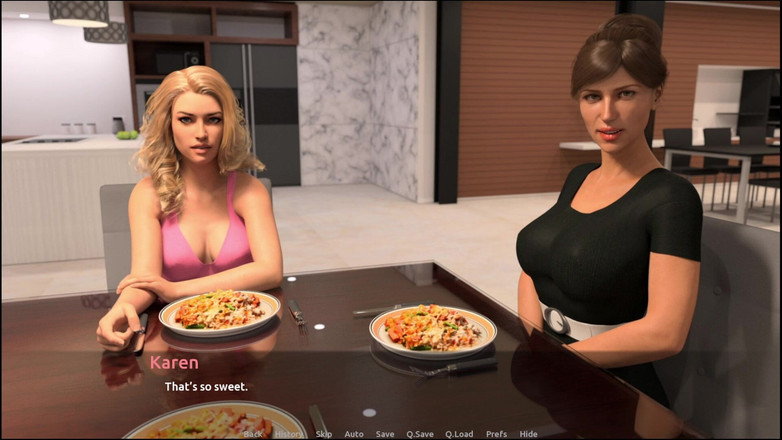This screenshot has height=440, width=782.
Task: Open the Prefs settings menu
Action: pyautogui.click(x=496, y=434)
